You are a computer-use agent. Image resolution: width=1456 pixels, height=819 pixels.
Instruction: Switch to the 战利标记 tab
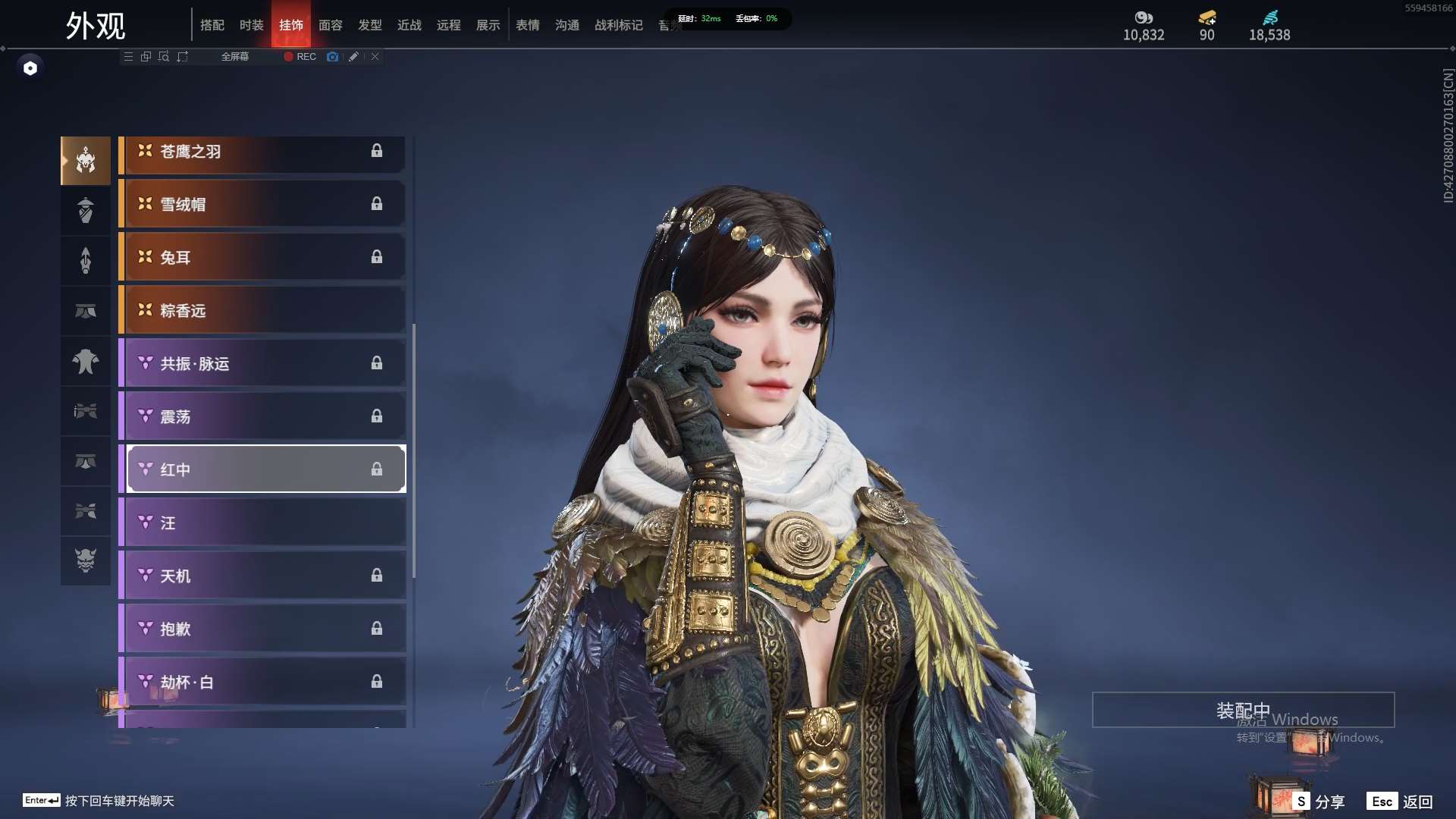coord(619,25)
